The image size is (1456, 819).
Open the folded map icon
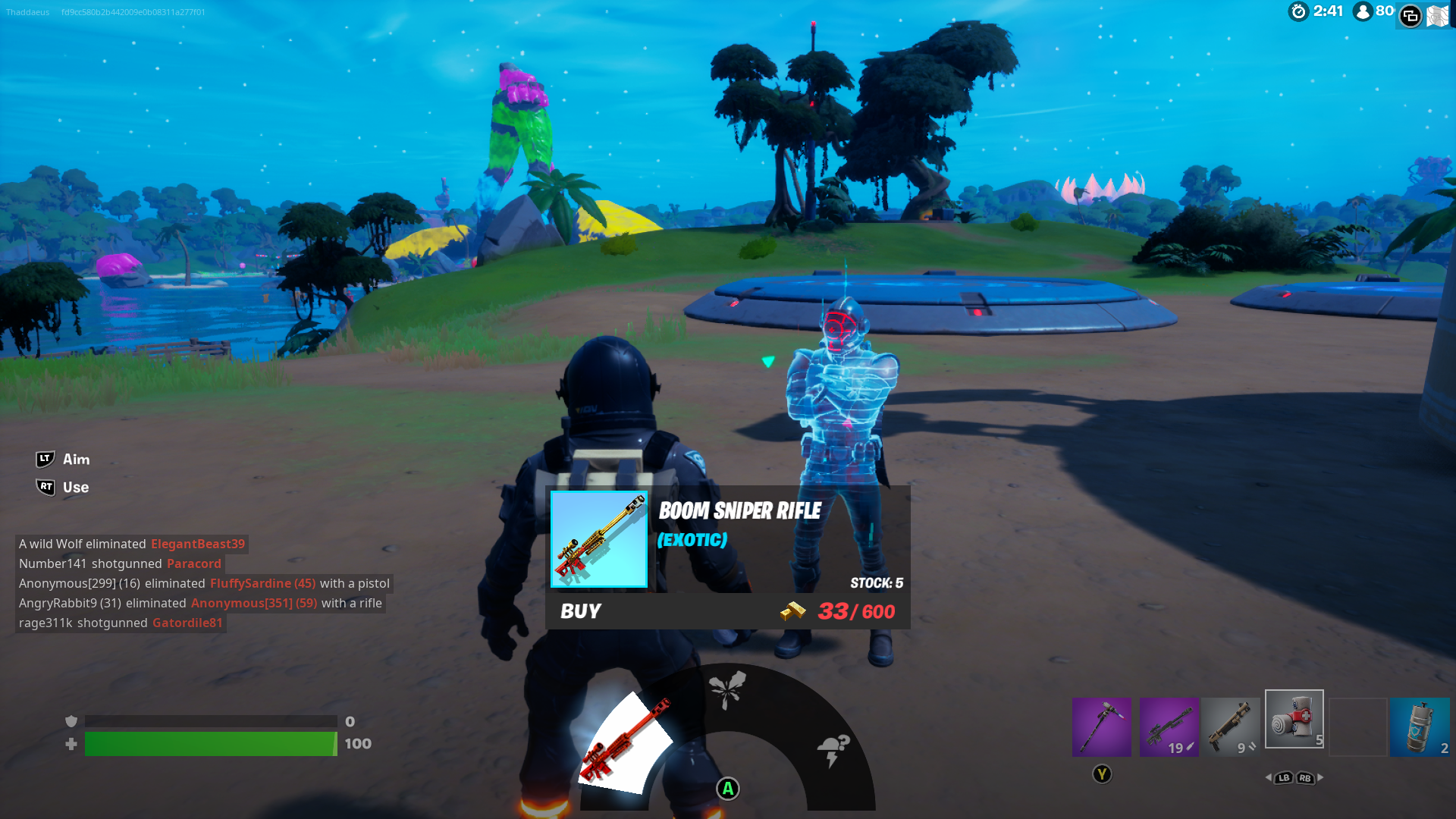click(x=1438, y=15)
